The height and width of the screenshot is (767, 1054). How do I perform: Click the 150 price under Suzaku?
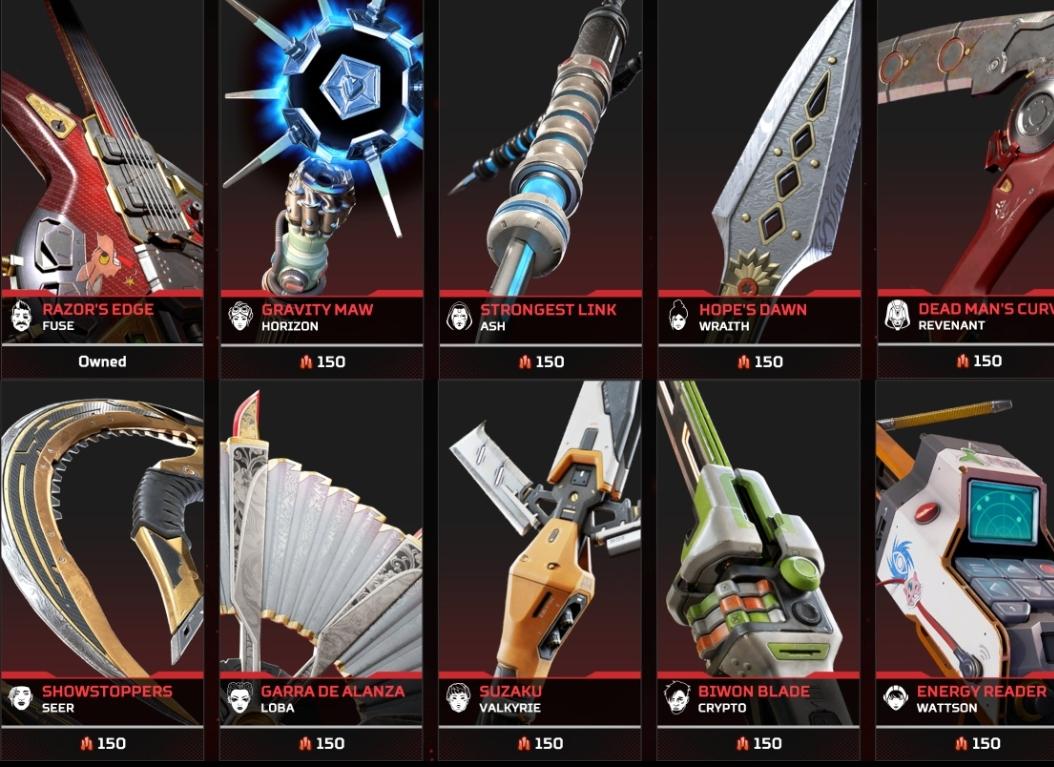point(541,744)
